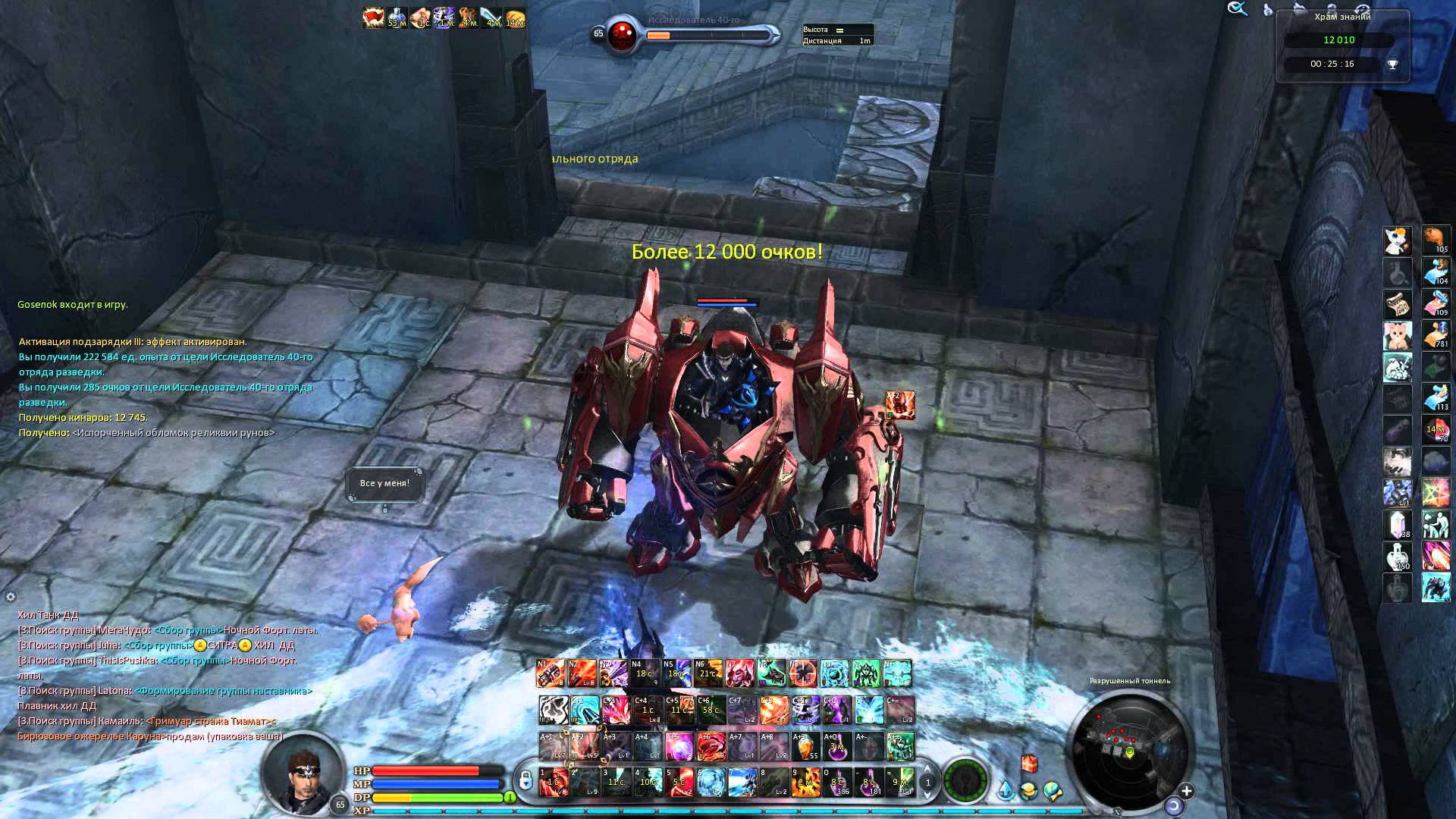Select the magnifying glass icon in the top bar

pos(1238,9)
